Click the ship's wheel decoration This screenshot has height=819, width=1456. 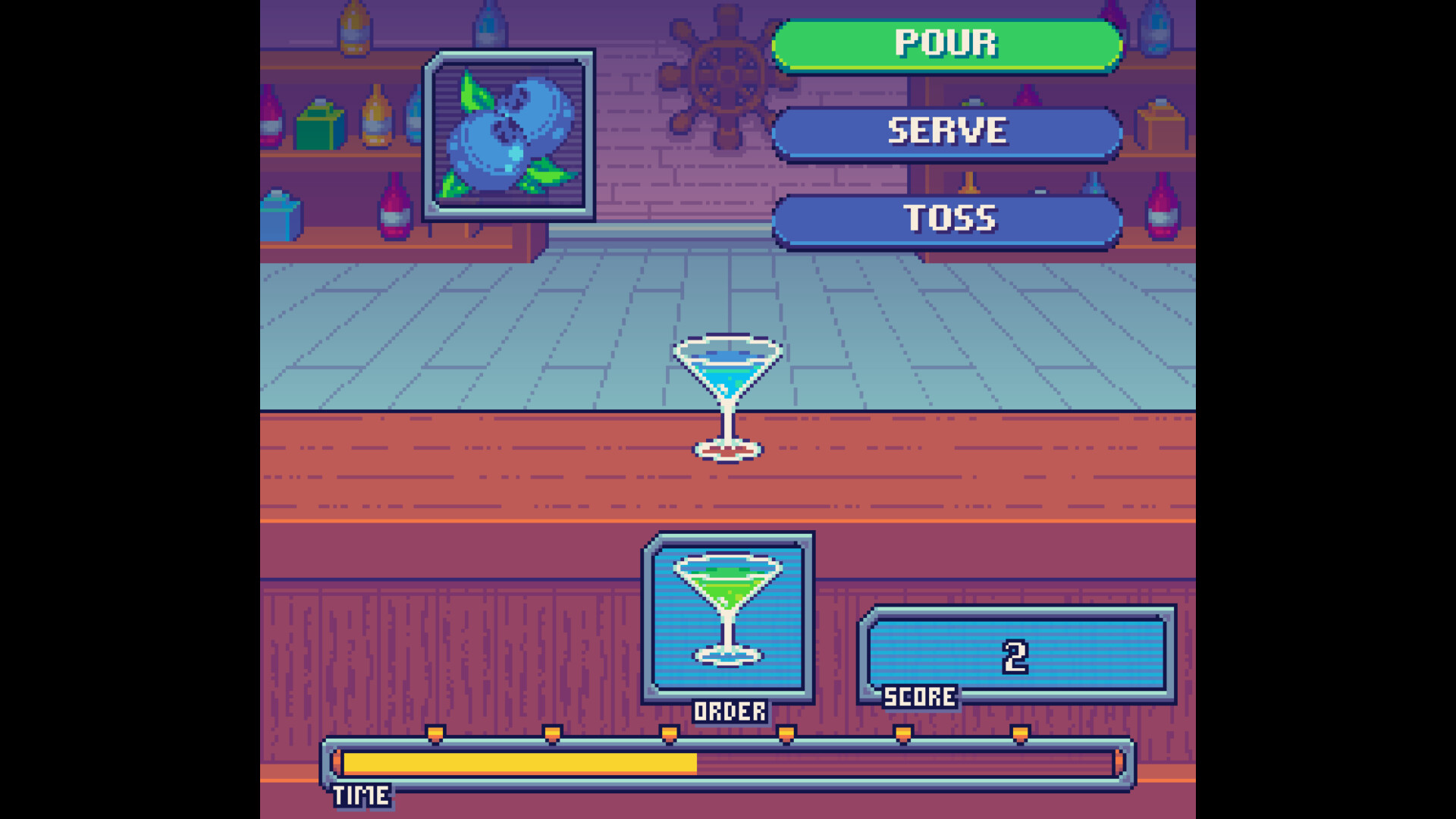coord(726,76)
